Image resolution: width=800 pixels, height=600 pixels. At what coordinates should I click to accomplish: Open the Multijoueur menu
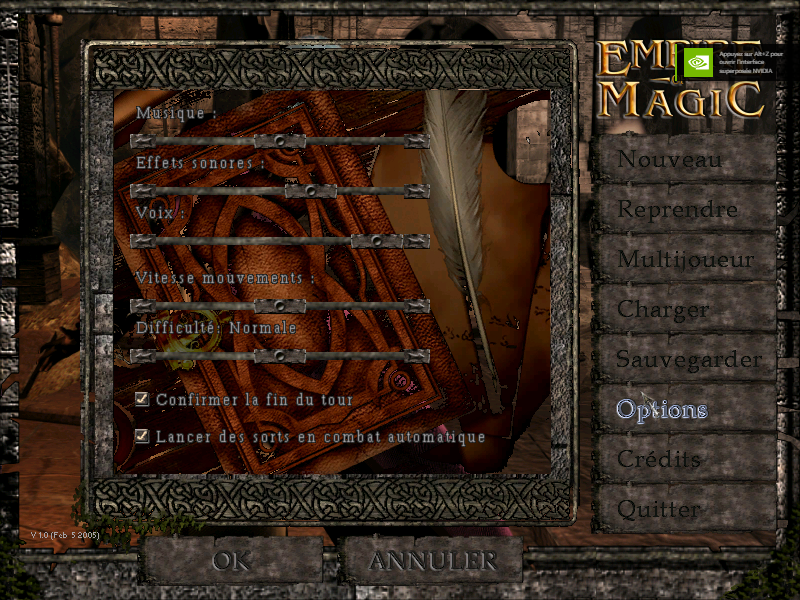pos(683,260)
